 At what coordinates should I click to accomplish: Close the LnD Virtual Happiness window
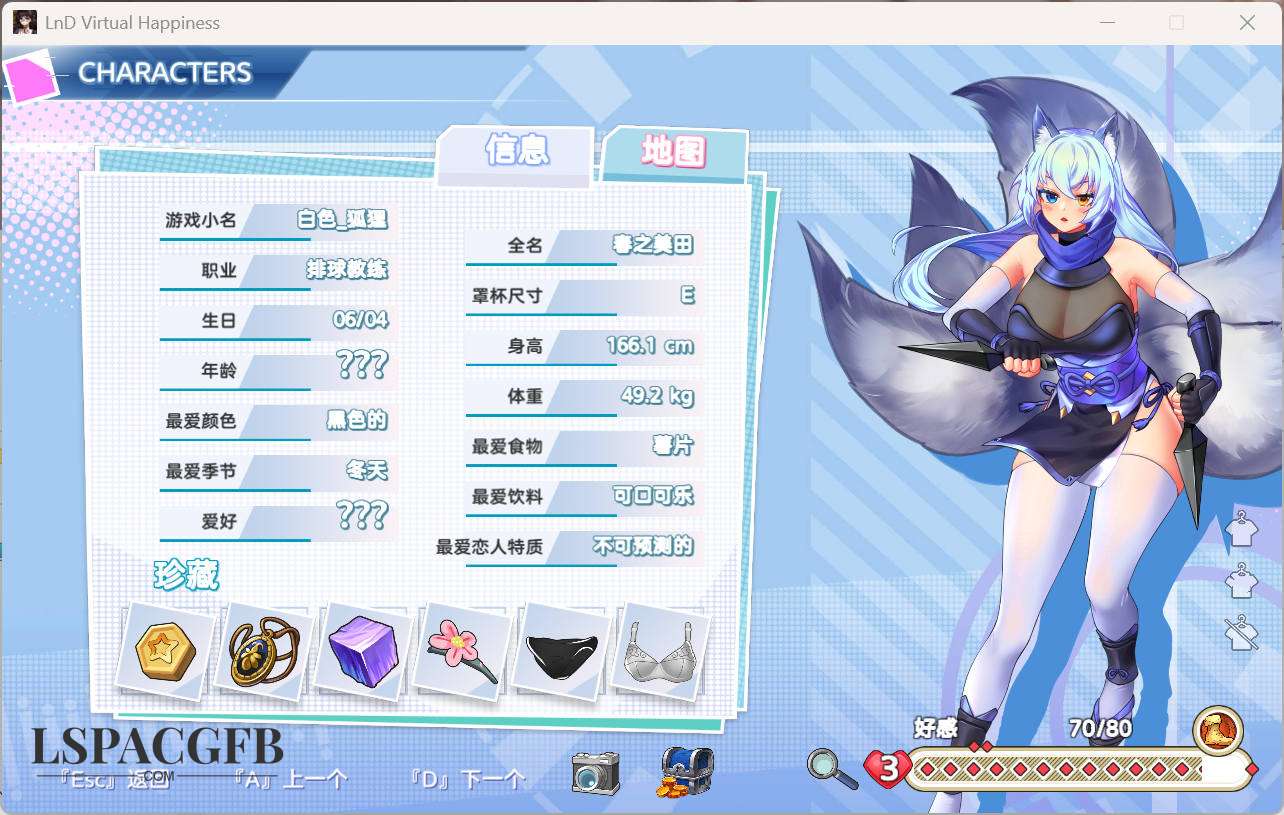pyautogui.click(x=1247, y=22)
